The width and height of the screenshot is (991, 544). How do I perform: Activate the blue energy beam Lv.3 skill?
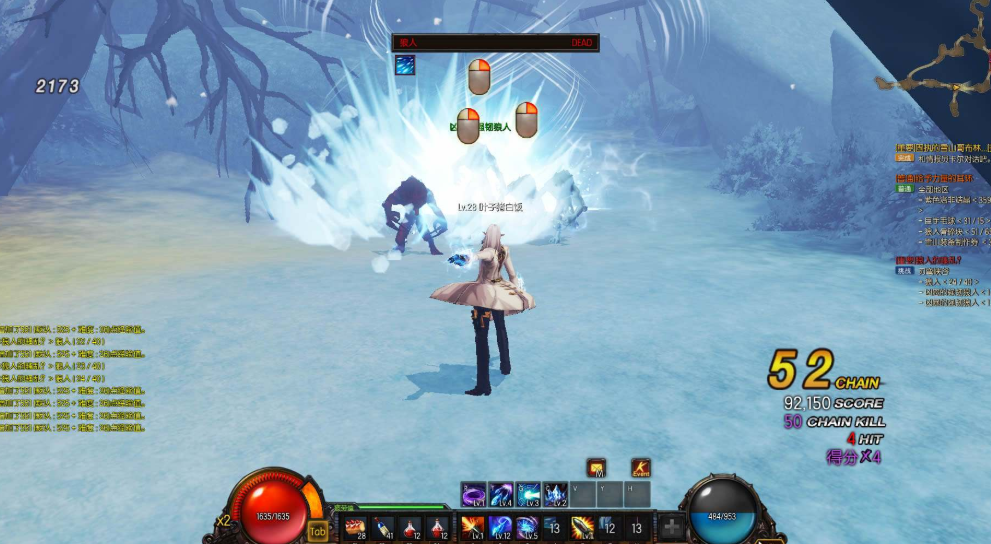[528, 494]
